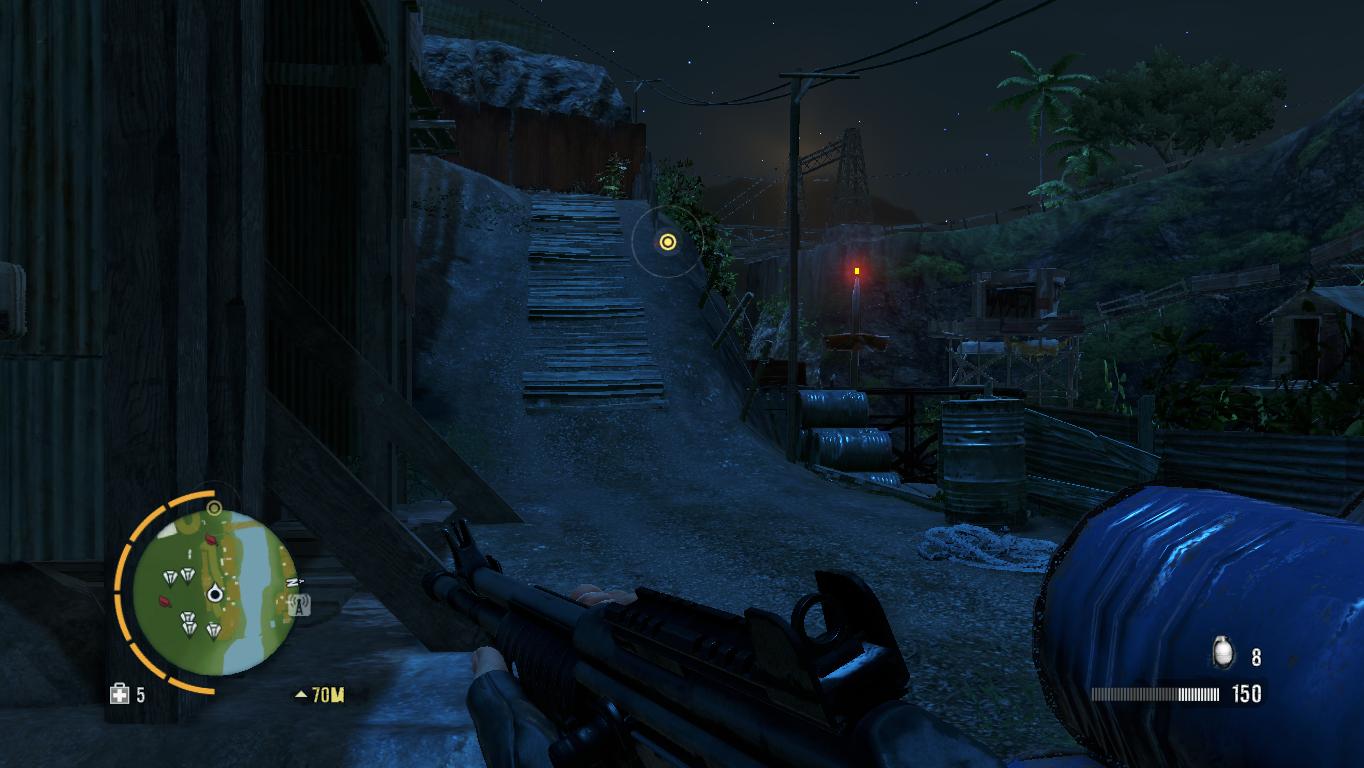
Task: Select the radio tower marker on the minimap
Action: (x=298, y=604)
